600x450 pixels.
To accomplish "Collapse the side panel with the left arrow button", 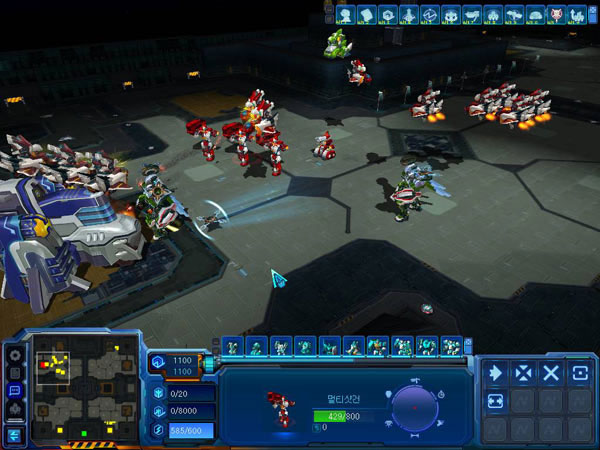I will click(15, 435).
